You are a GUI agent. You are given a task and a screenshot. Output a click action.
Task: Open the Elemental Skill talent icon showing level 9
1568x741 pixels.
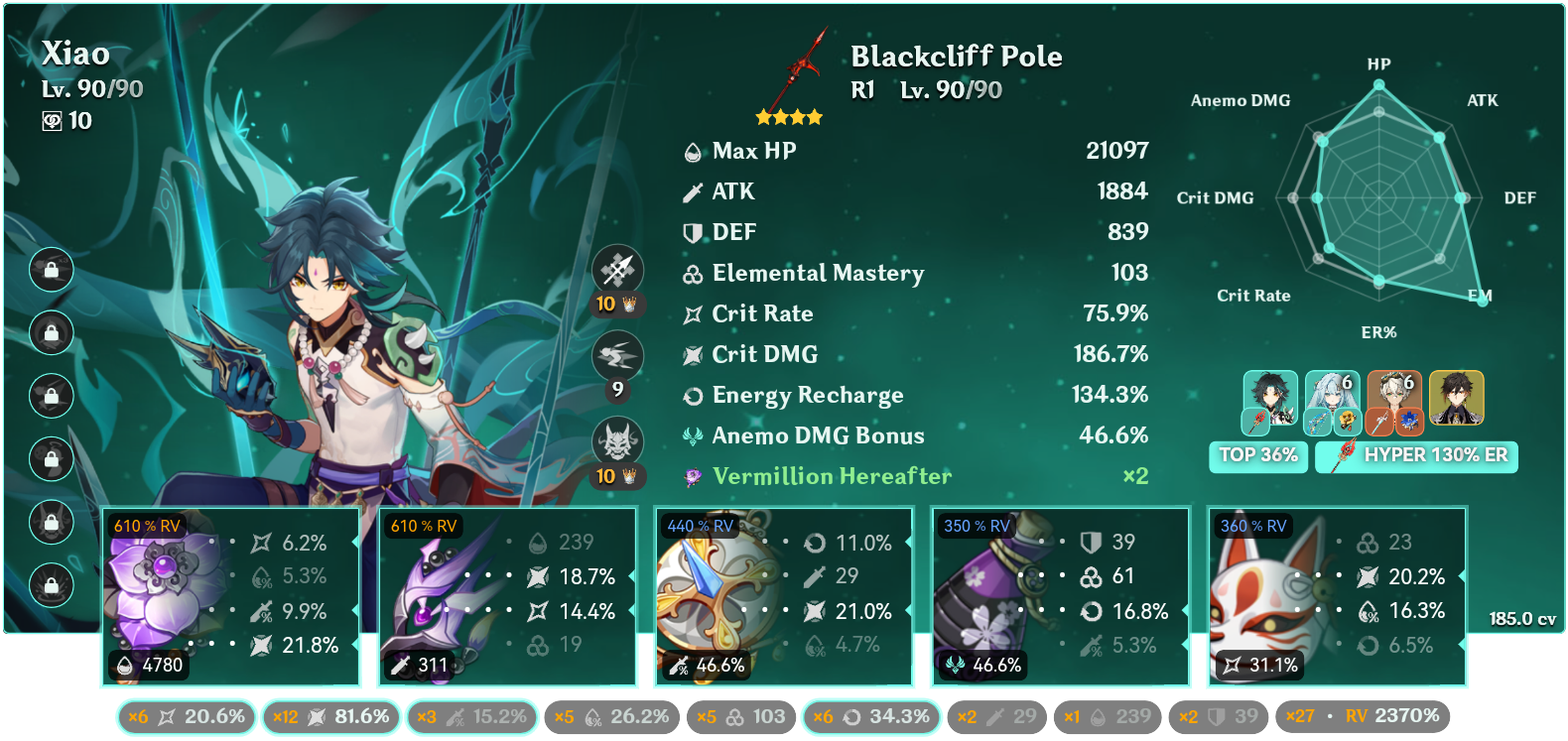pyautogui.click(x=617, y=357)
